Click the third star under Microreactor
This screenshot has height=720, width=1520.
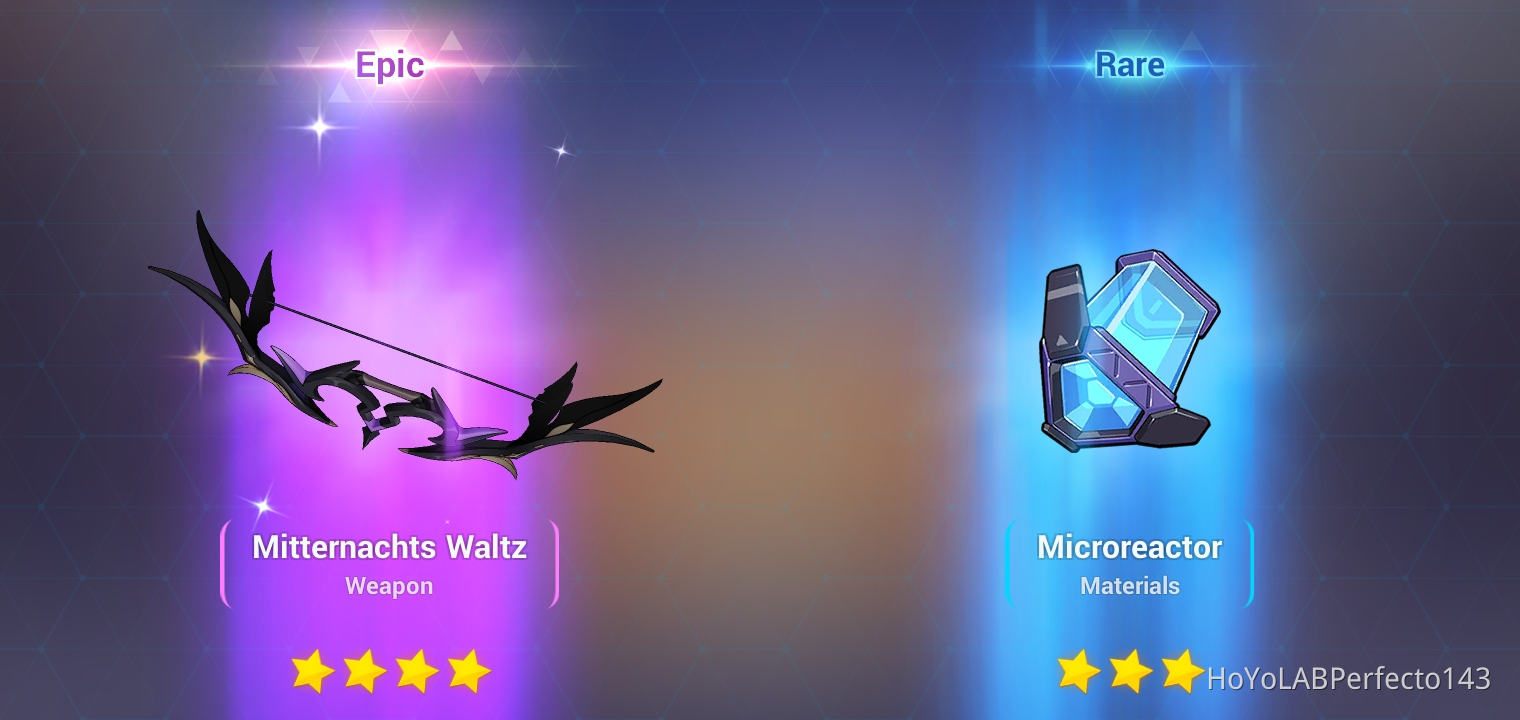[1182, 671]
